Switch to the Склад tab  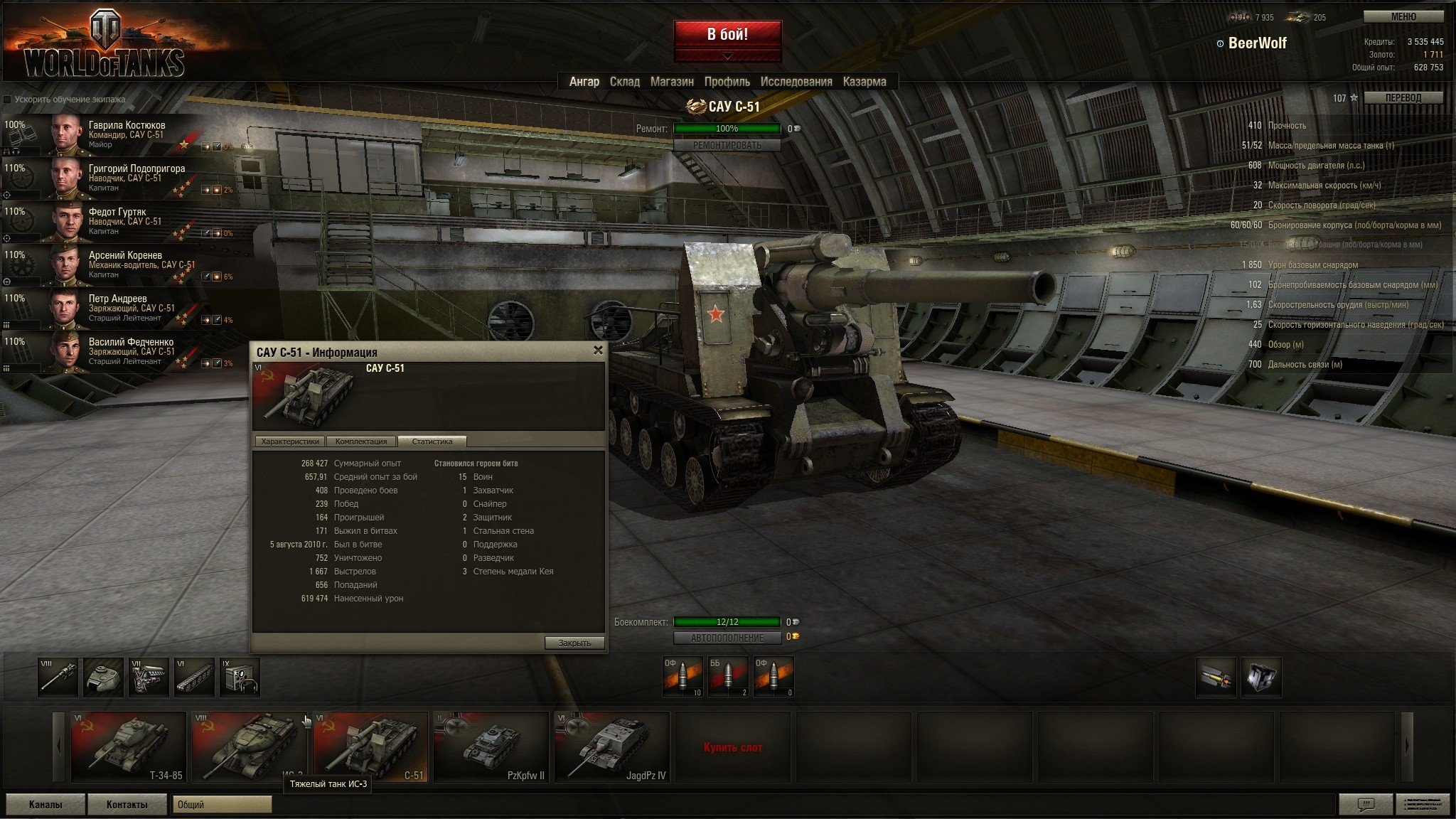[x=624, y=82]
